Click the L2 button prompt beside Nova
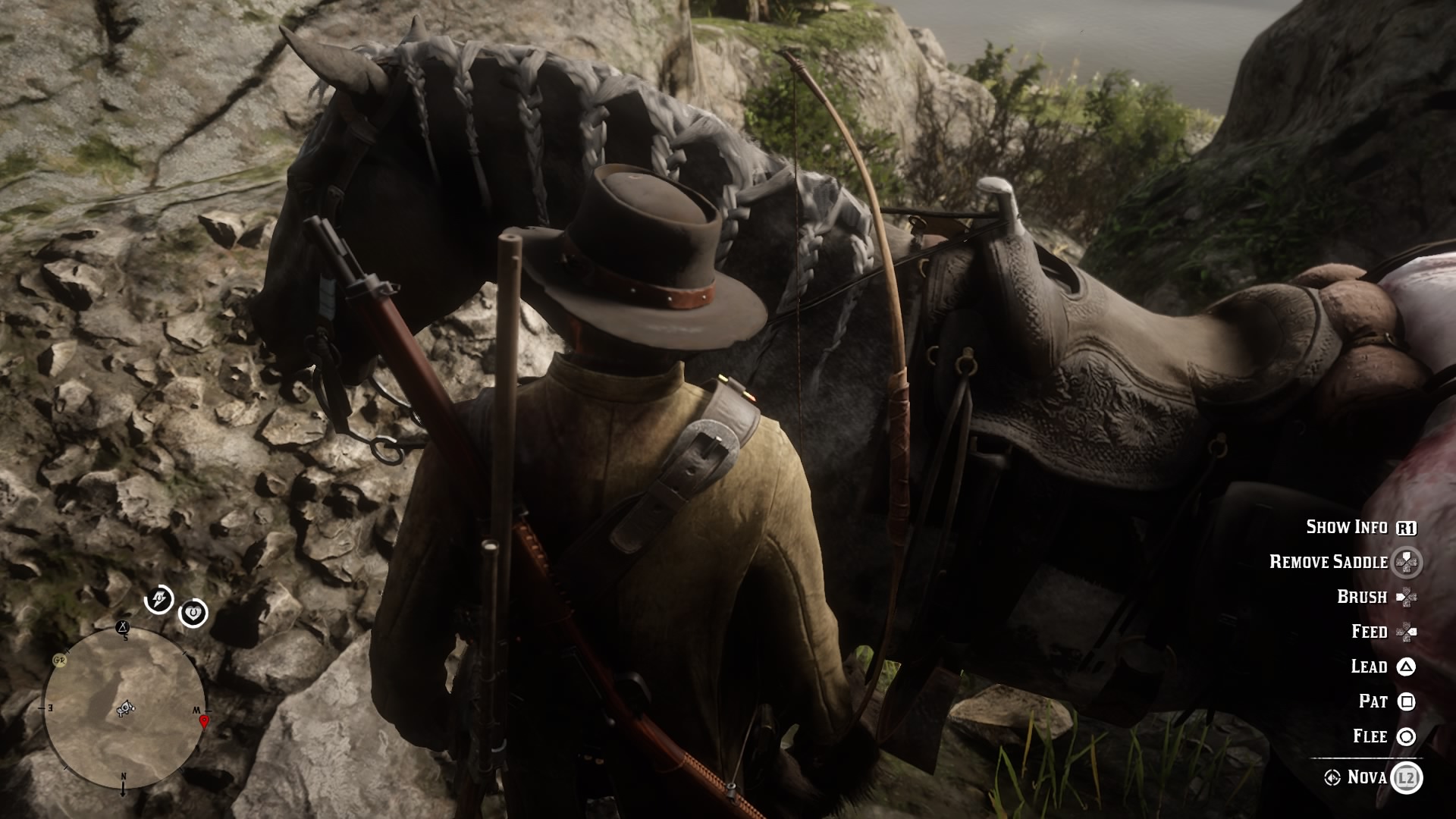The height and width of the screenshot is (819, 1456). click(x=1407, y=779)
